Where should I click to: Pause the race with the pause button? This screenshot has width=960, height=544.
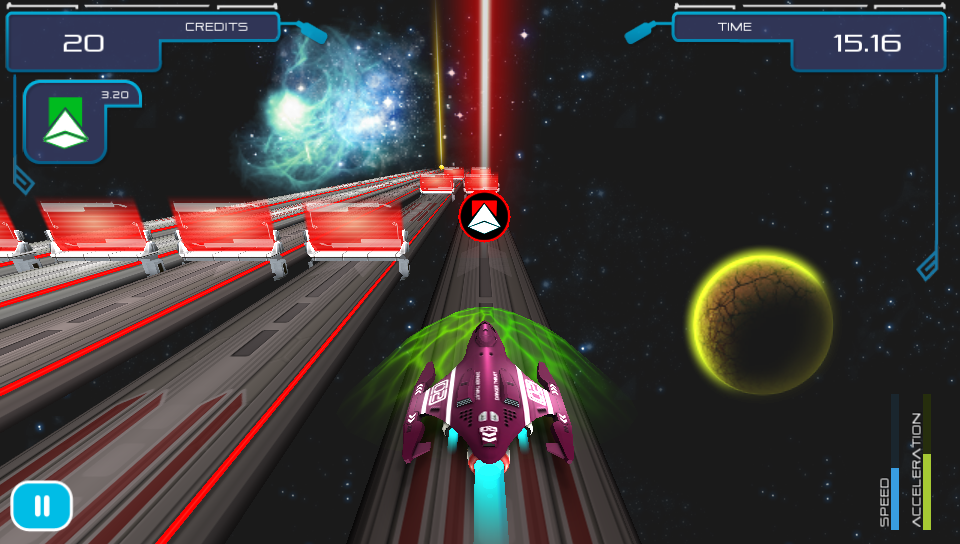tap(42, 506)
